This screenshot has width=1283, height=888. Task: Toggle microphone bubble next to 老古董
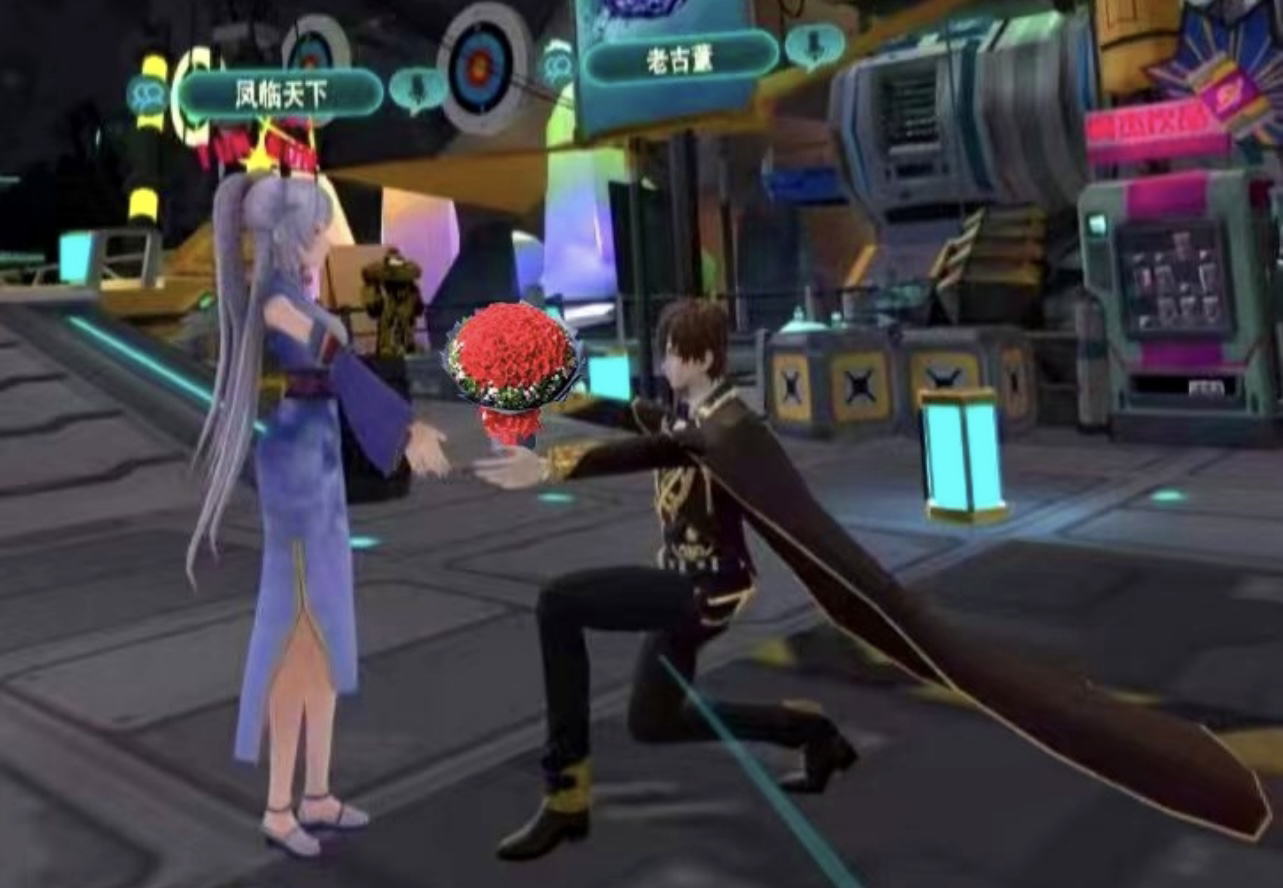click(813, 45)
